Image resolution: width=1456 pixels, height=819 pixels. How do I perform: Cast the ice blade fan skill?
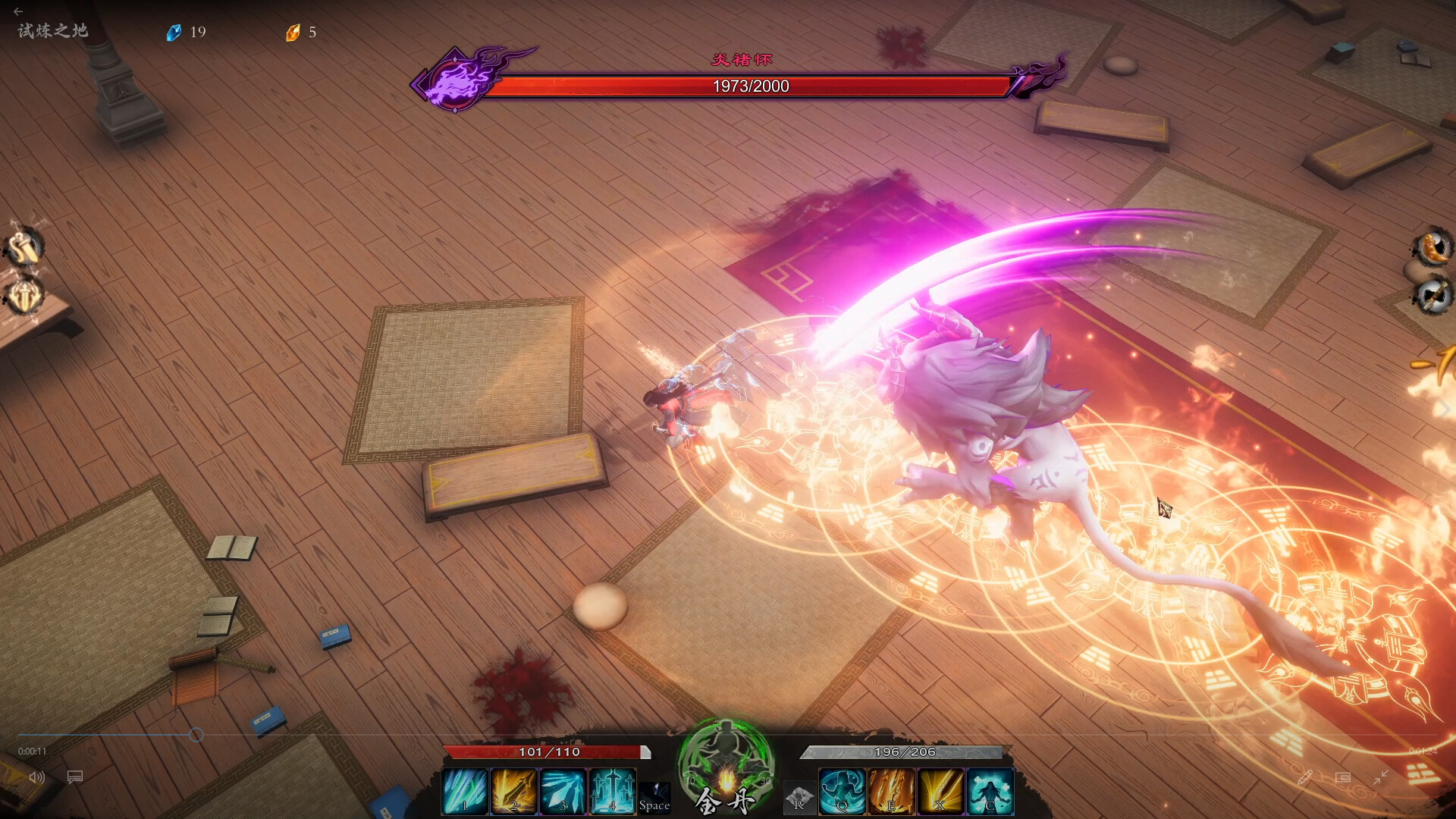[563, 791]
